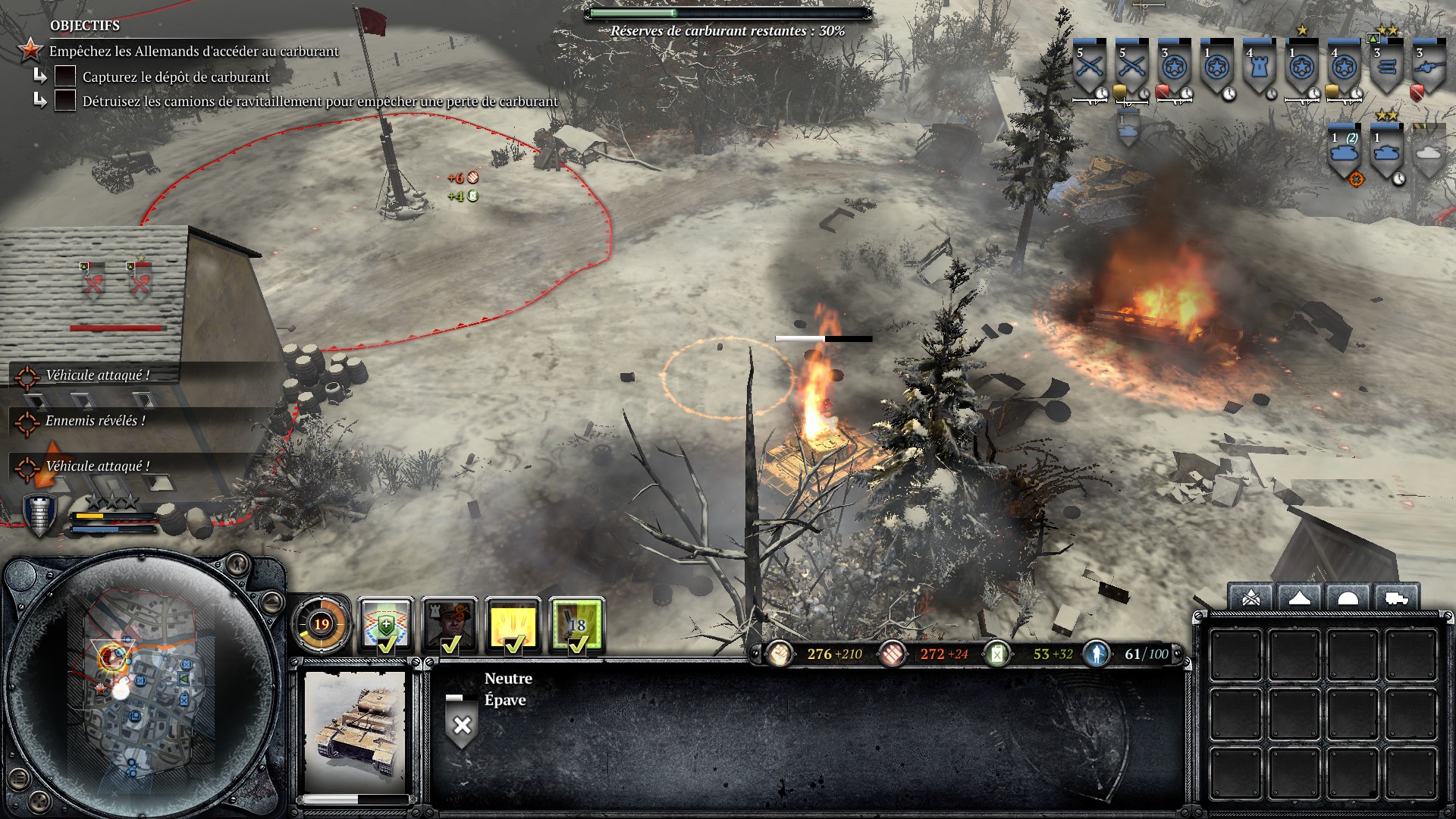
Task: Select the three-shells mortar unit badge
Action: [1386, 68]
